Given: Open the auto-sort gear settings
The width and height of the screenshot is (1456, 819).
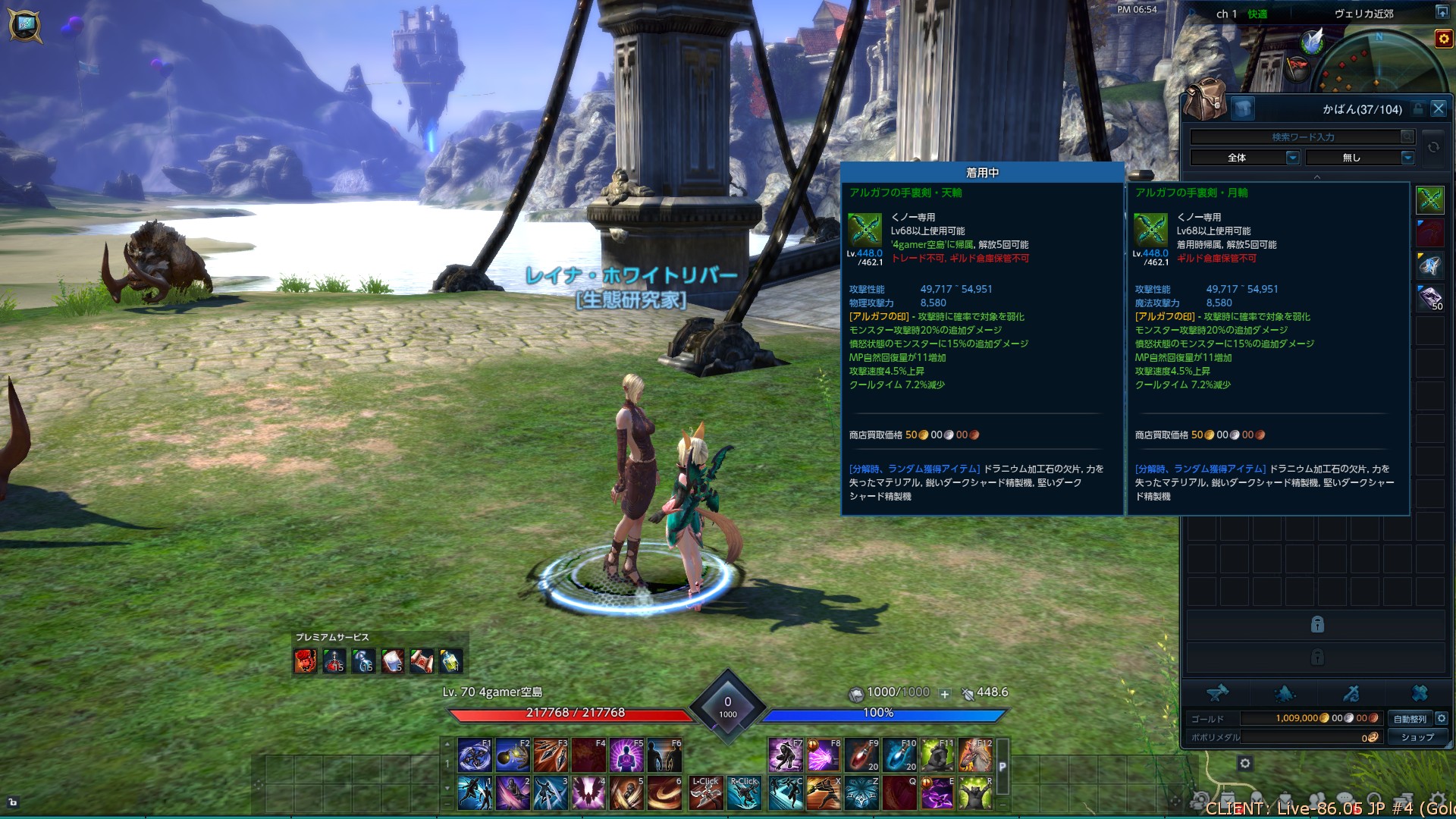Looking at the screenshot, I should (1442, 718).
